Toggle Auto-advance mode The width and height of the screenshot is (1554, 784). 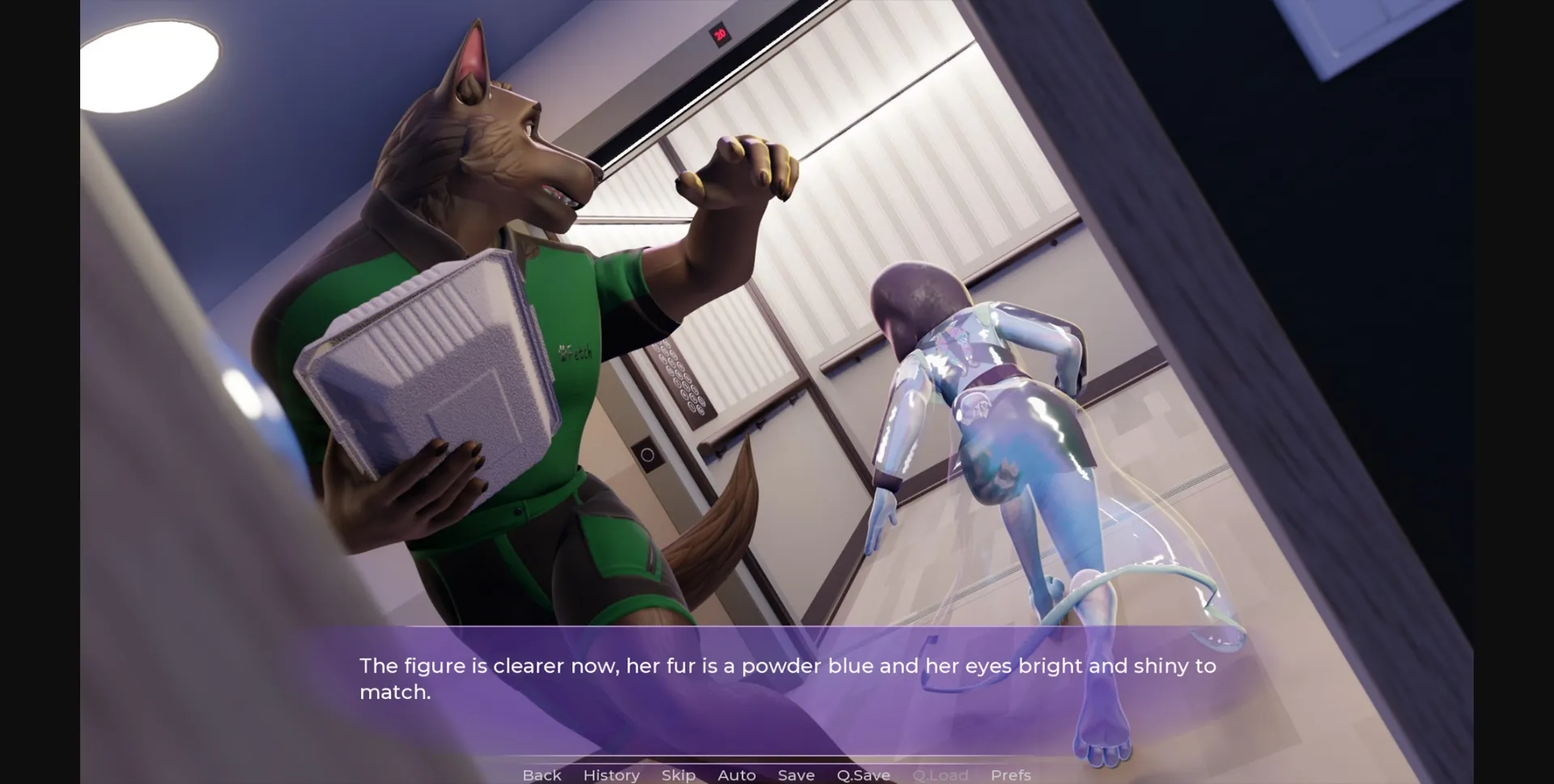point(736,774)
